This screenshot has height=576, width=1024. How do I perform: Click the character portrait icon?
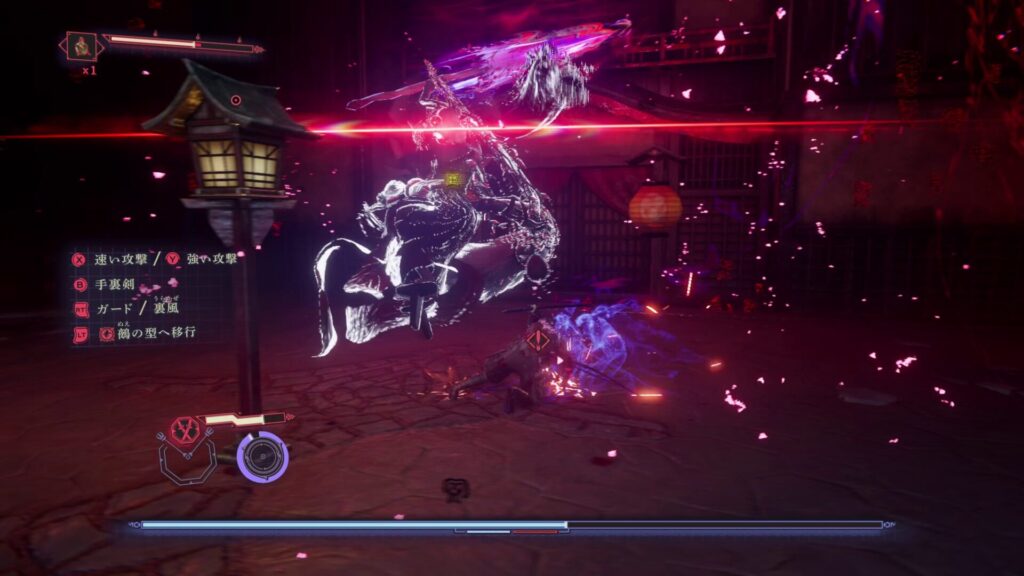81,46
